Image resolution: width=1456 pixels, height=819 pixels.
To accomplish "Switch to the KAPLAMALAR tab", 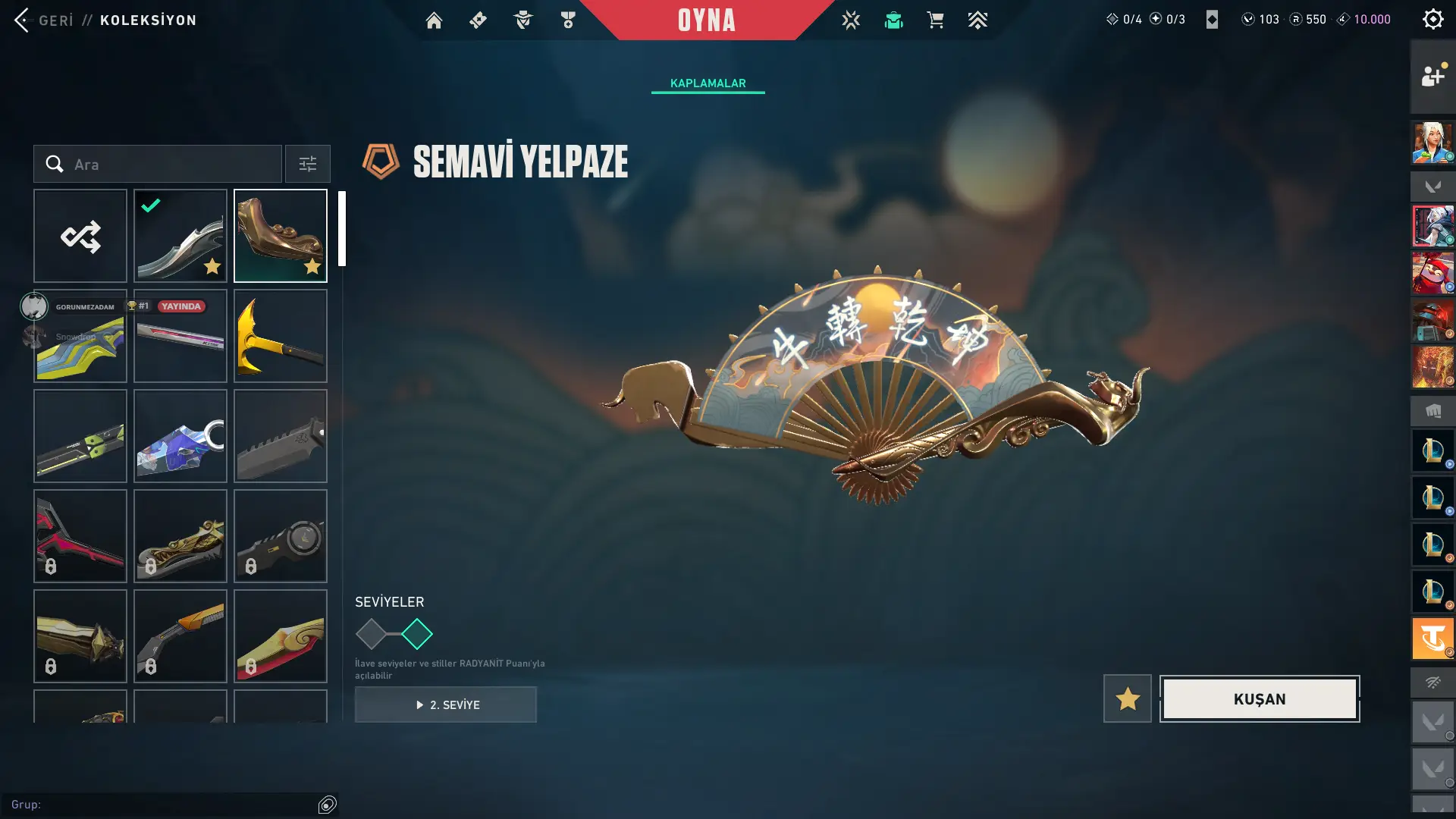I will coord(708,83).
